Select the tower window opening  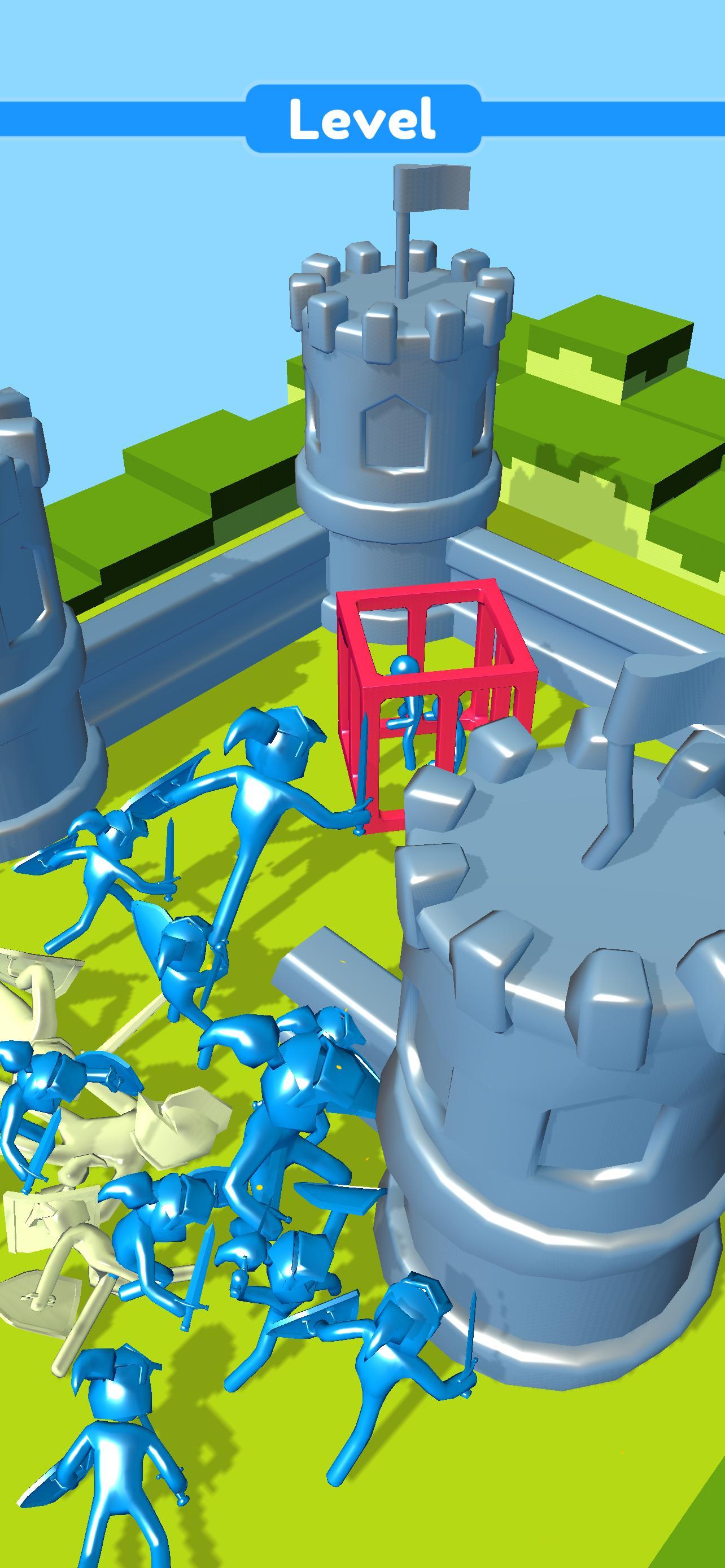click(x=396, y=432)
